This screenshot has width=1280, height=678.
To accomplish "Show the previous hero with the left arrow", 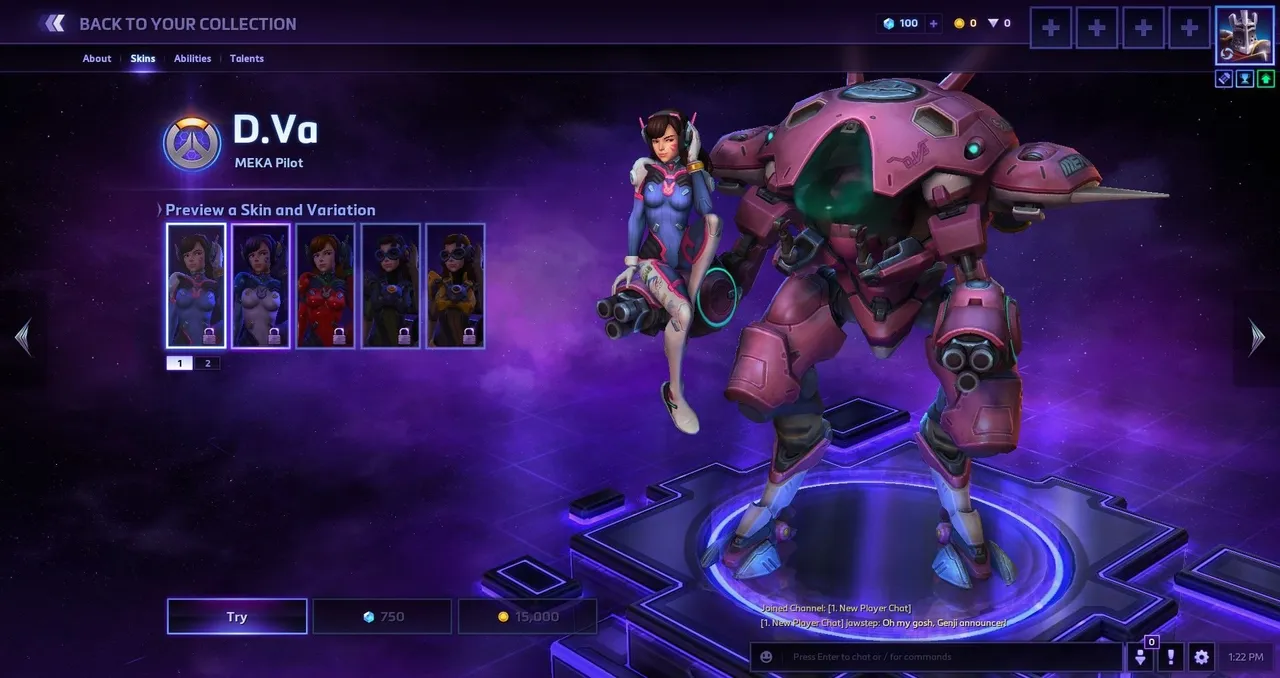I will click(x=22, y=338).
